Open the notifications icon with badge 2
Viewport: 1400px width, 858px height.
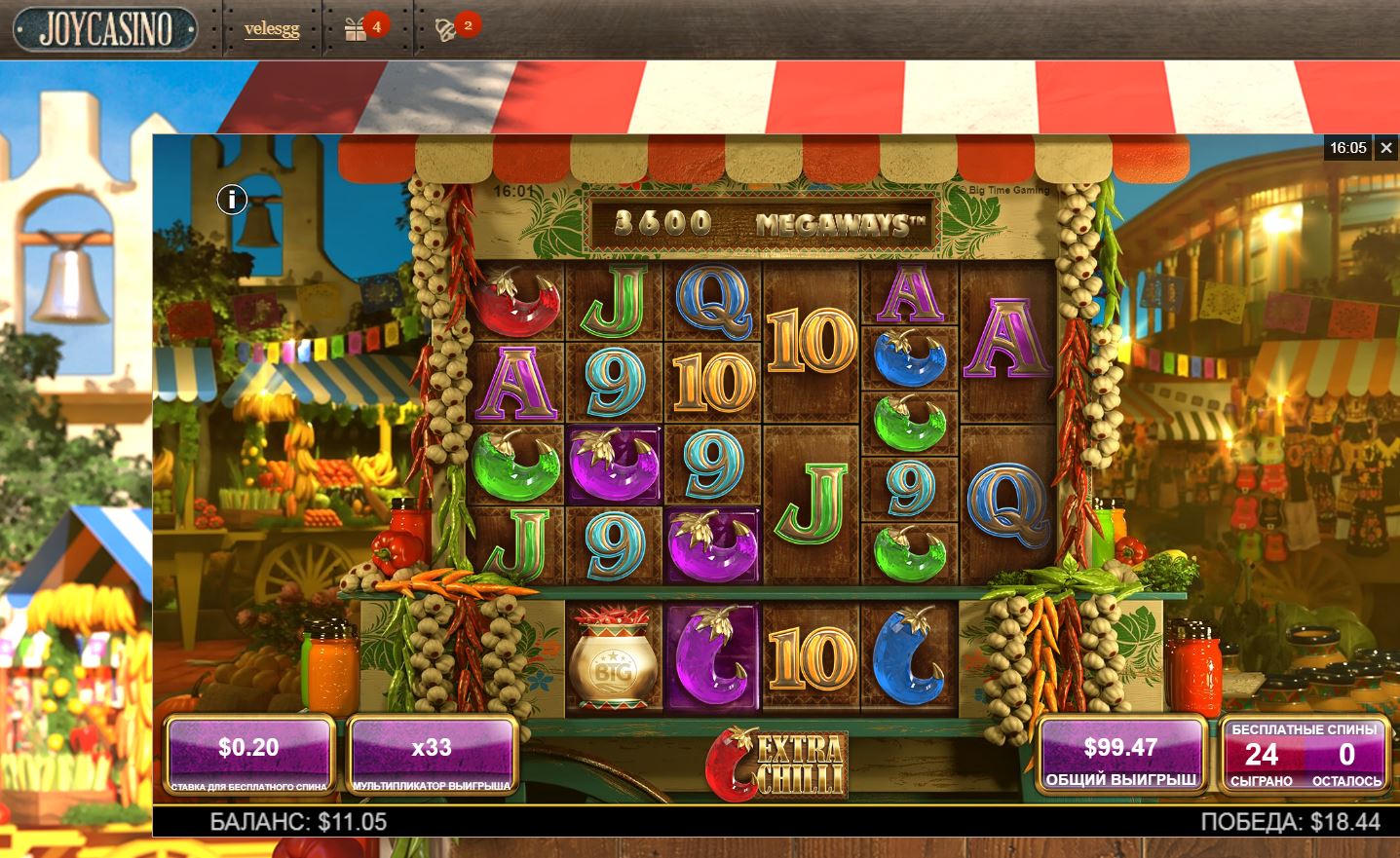click(446, 30)
